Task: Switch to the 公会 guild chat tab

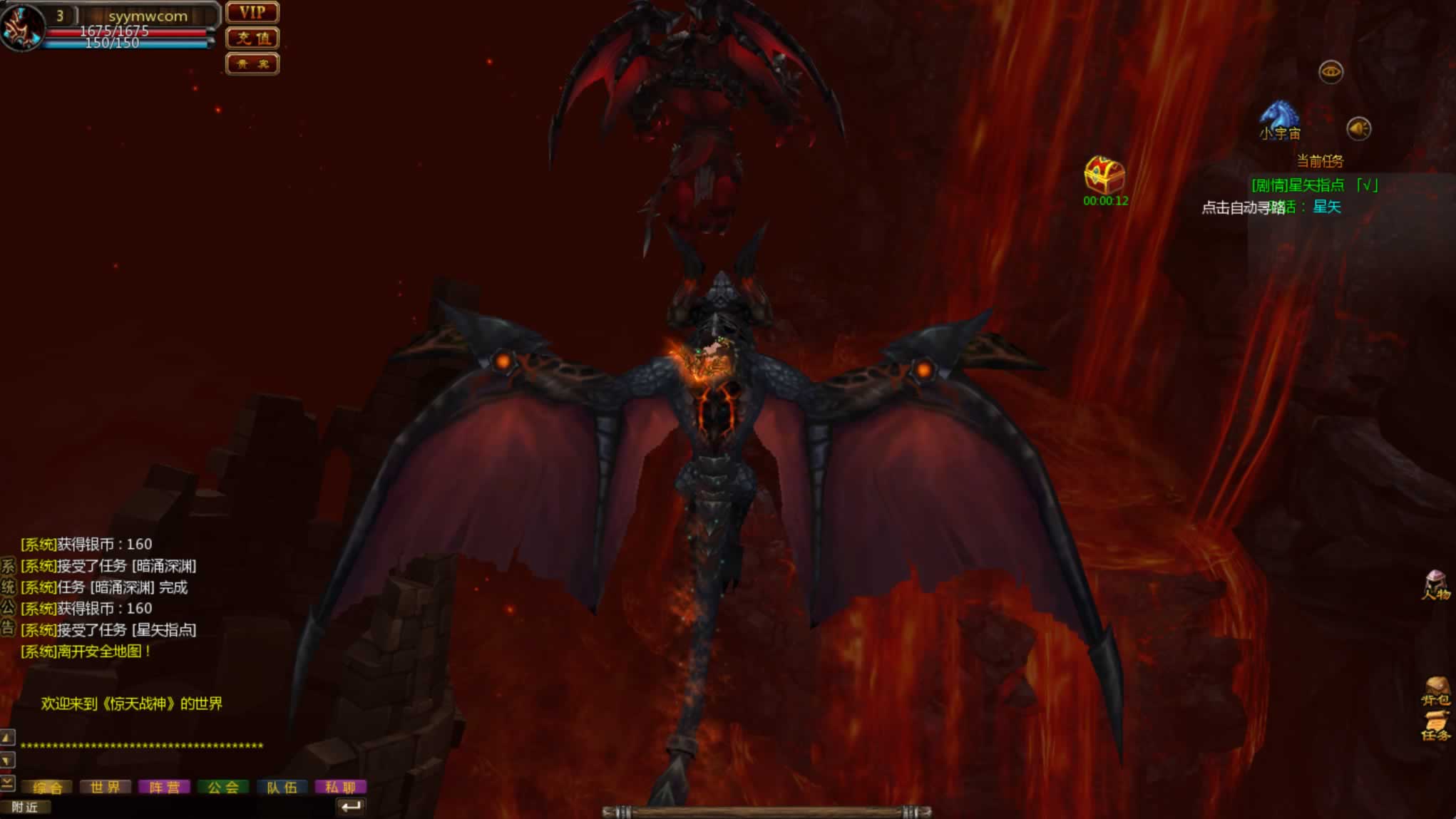Action: [x=223, y=787]
